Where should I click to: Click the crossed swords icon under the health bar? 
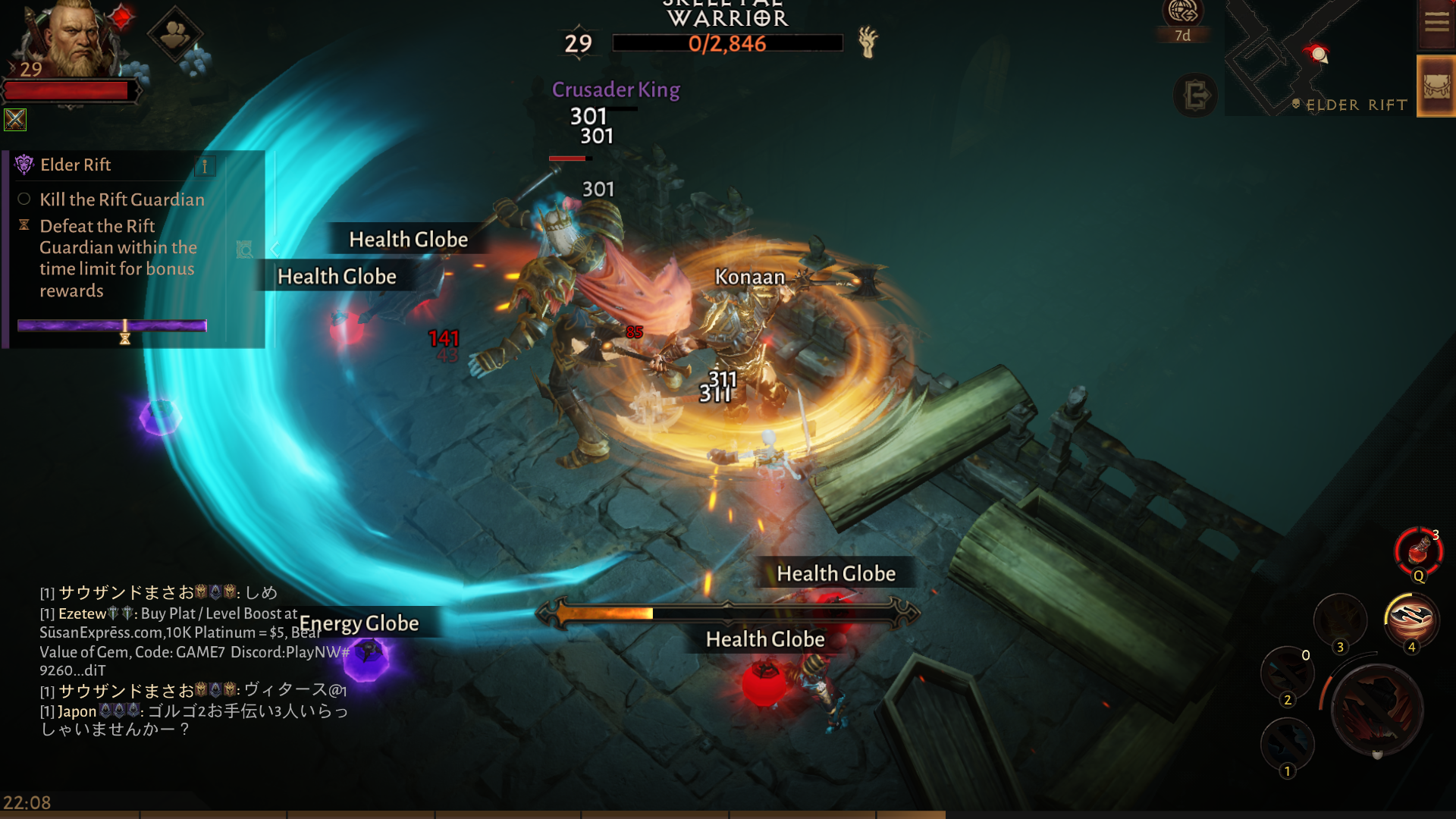click(14, 119)
